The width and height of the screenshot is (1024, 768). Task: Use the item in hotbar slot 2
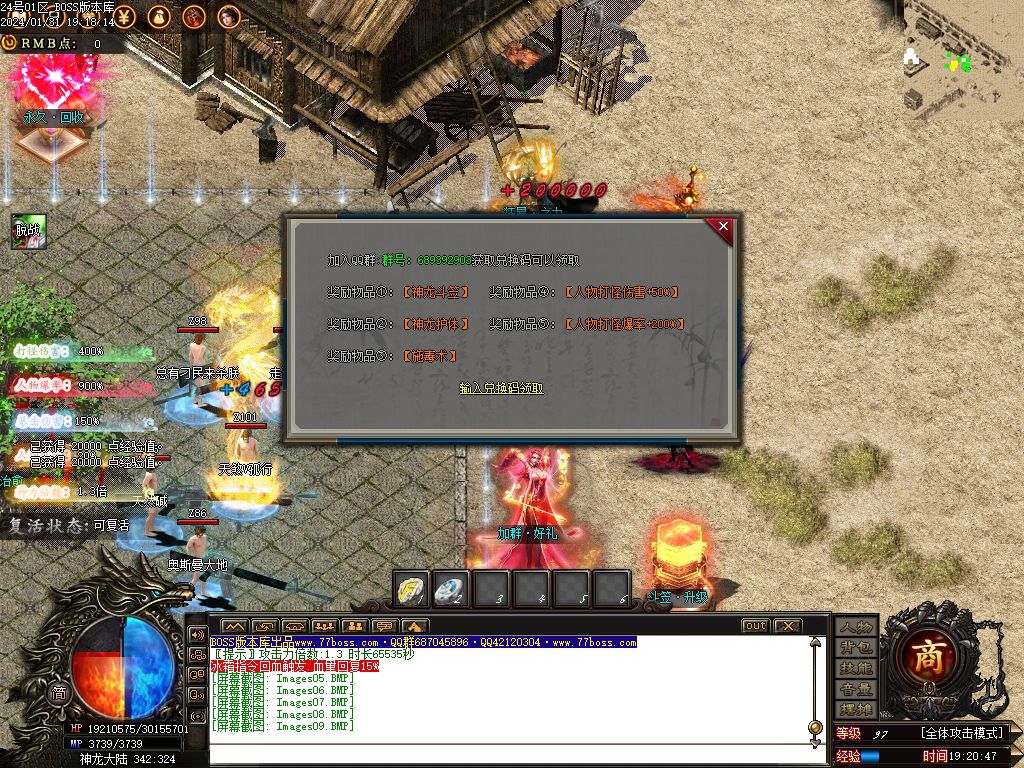click(x=451, y=588)
